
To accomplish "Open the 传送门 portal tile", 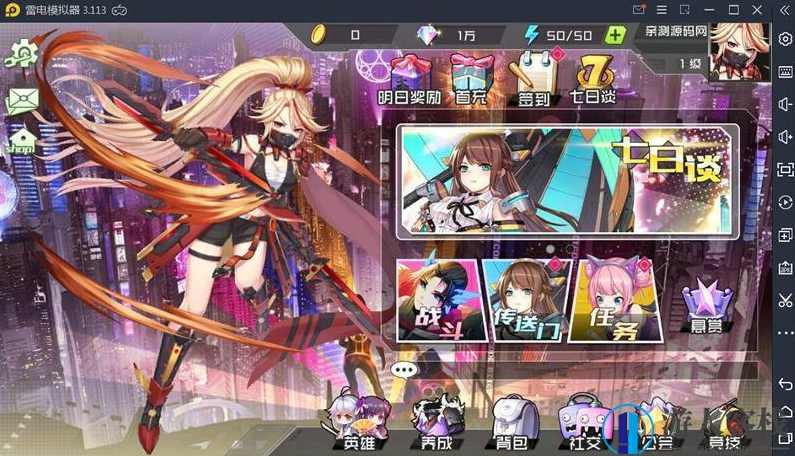I will coord(519,300).
